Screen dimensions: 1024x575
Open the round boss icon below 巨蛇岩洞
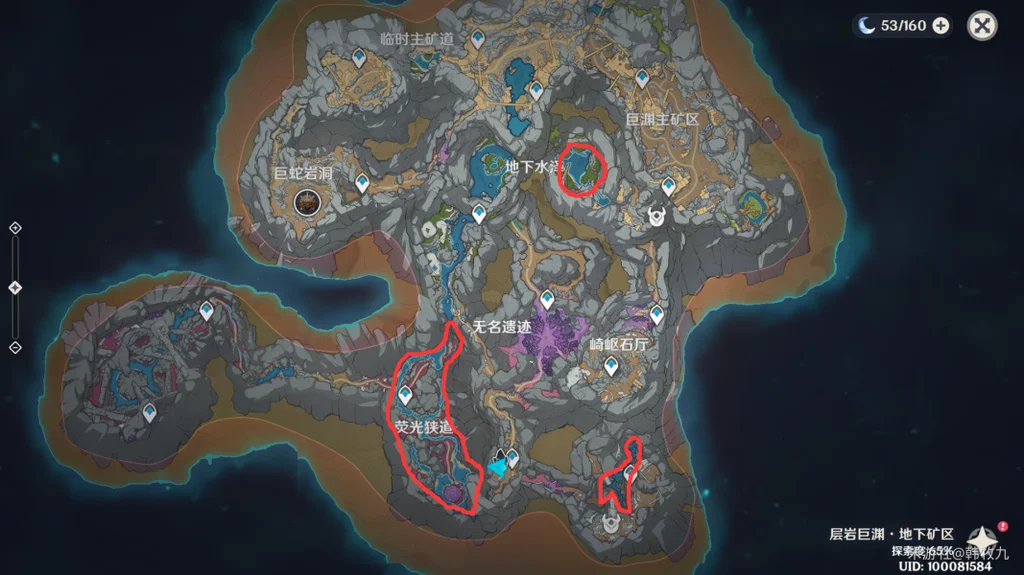click(x=306, y=203)
